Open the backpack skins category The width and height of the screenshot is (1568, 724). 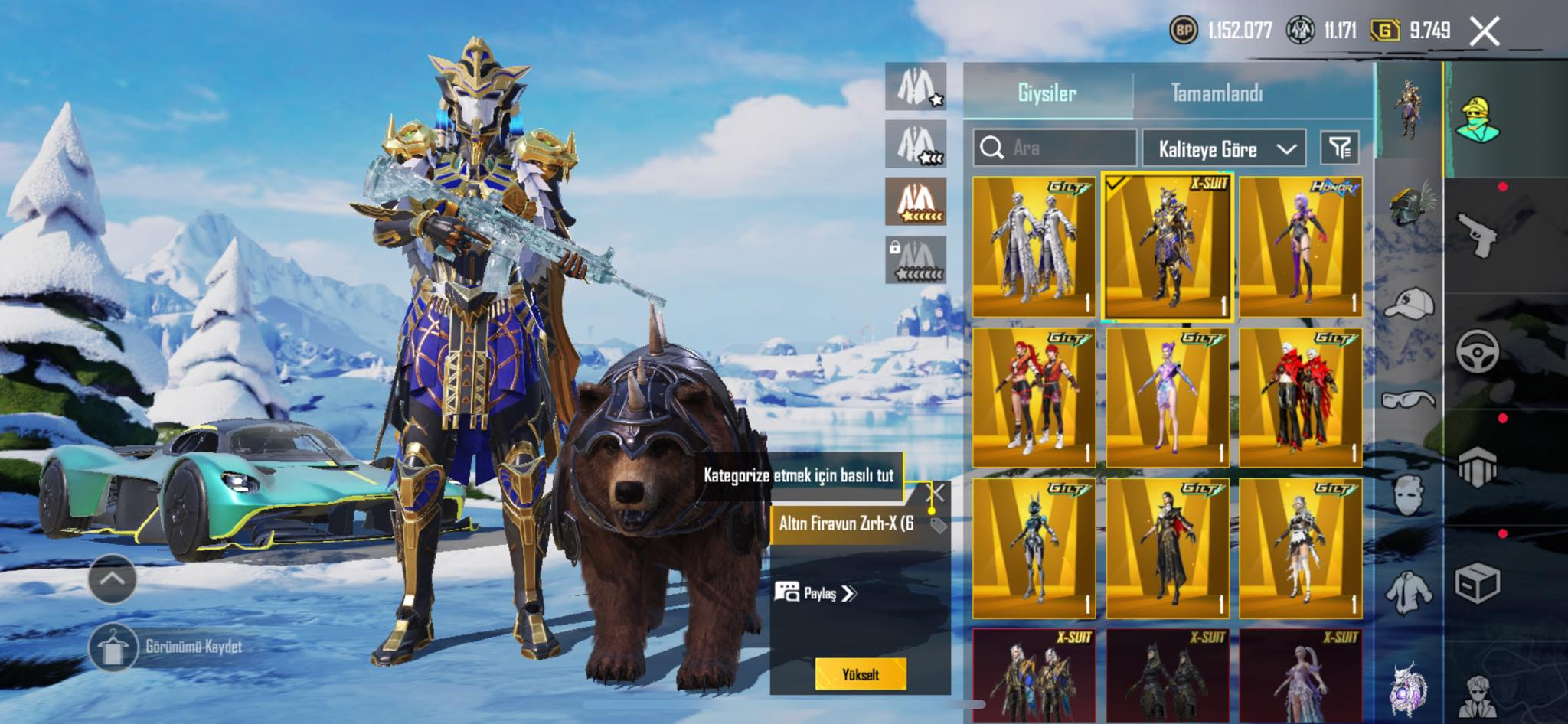[1478, 467]
